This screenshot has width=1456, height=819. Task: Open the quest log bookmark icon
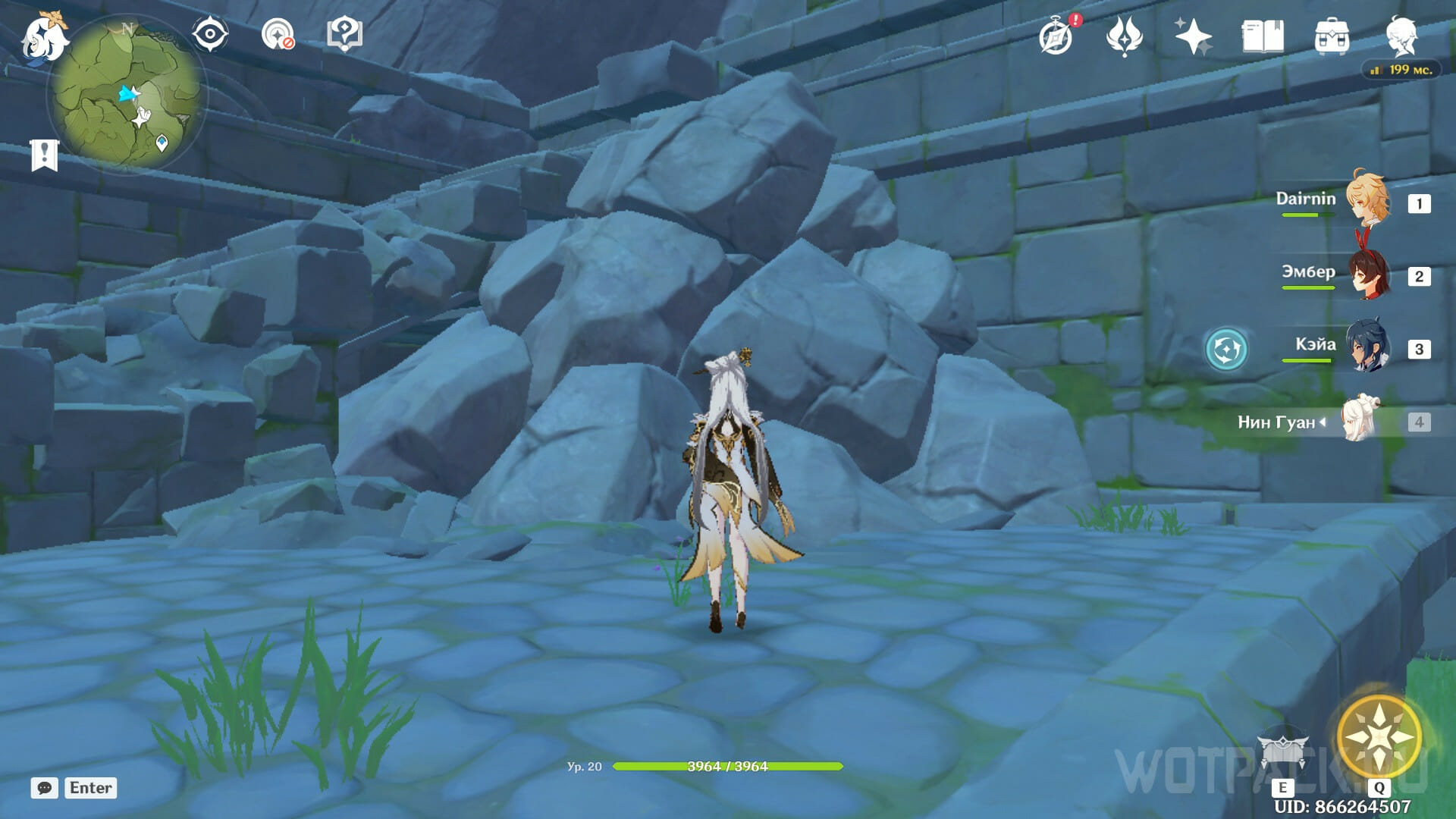pos(44,155)
